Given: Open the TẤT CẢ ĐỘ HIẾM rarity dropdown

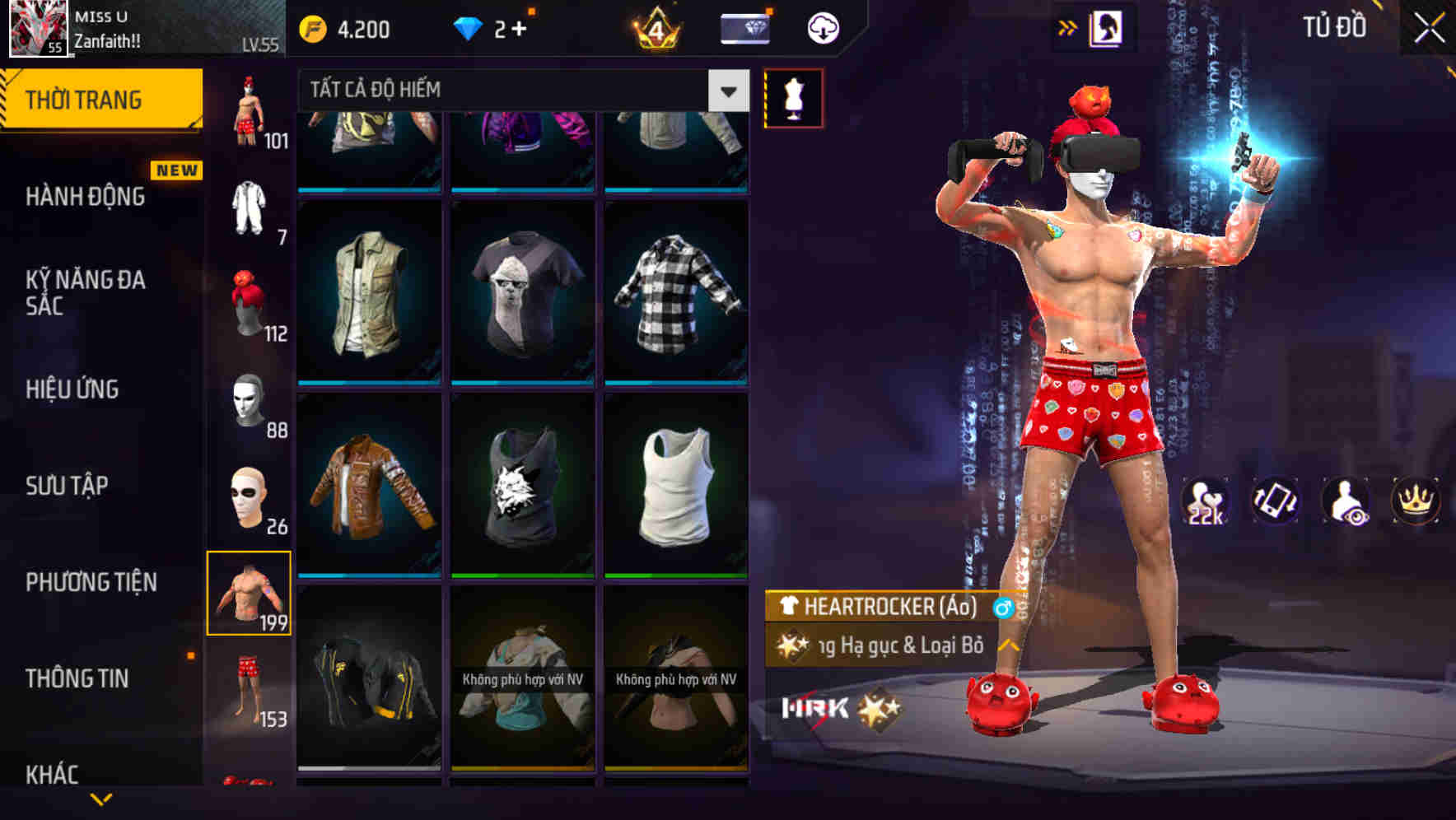Looking at the screenshot, I should [519, 91].
